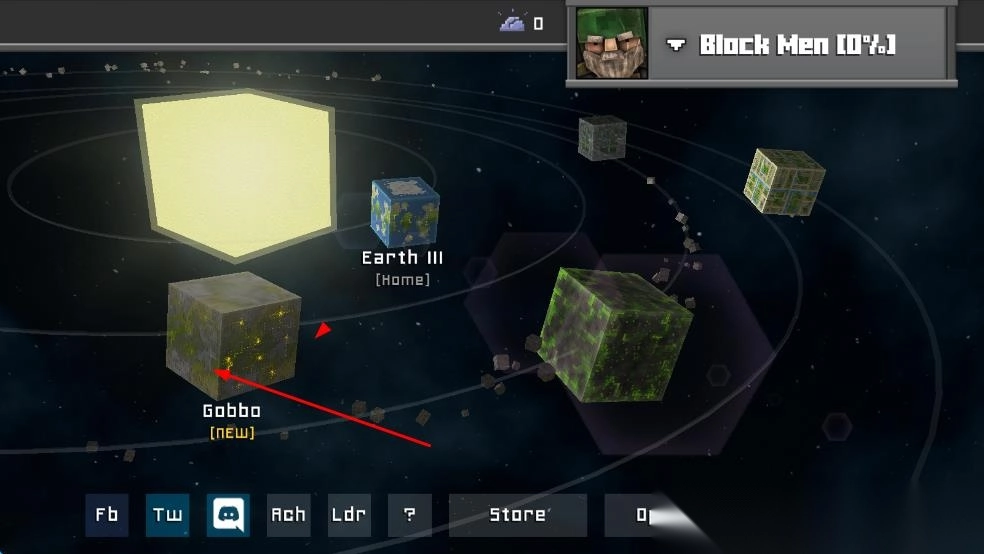Click the Discord icon button
This screenshot has width=984, height=554.
pos(228,515)
